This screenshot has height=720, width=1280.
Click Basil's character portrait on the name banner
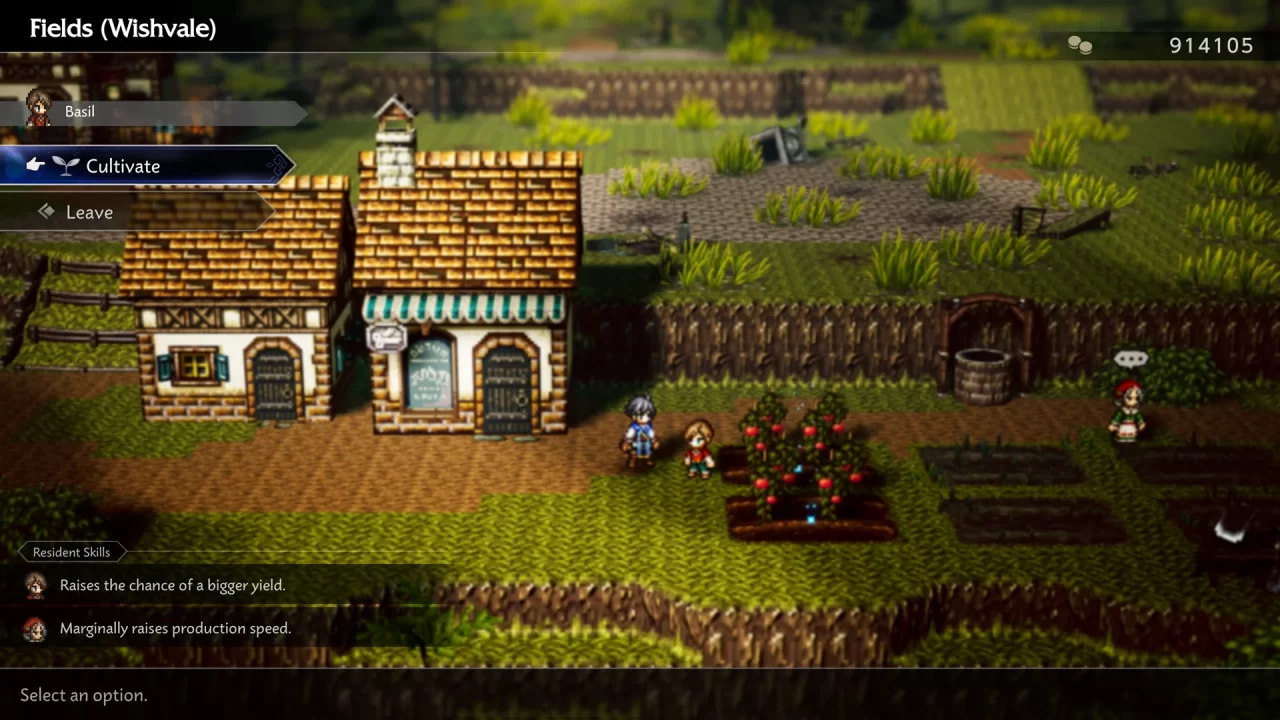(x=38, y=110)
